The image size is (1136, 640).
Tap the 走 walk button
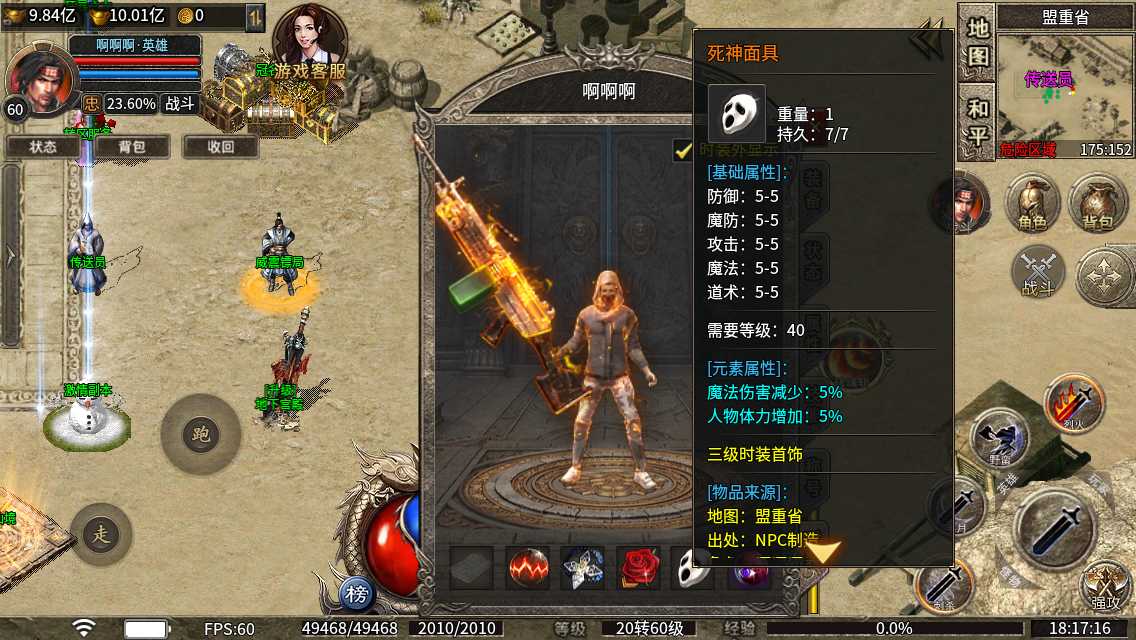pyautogui.click(x=101, y=534)
